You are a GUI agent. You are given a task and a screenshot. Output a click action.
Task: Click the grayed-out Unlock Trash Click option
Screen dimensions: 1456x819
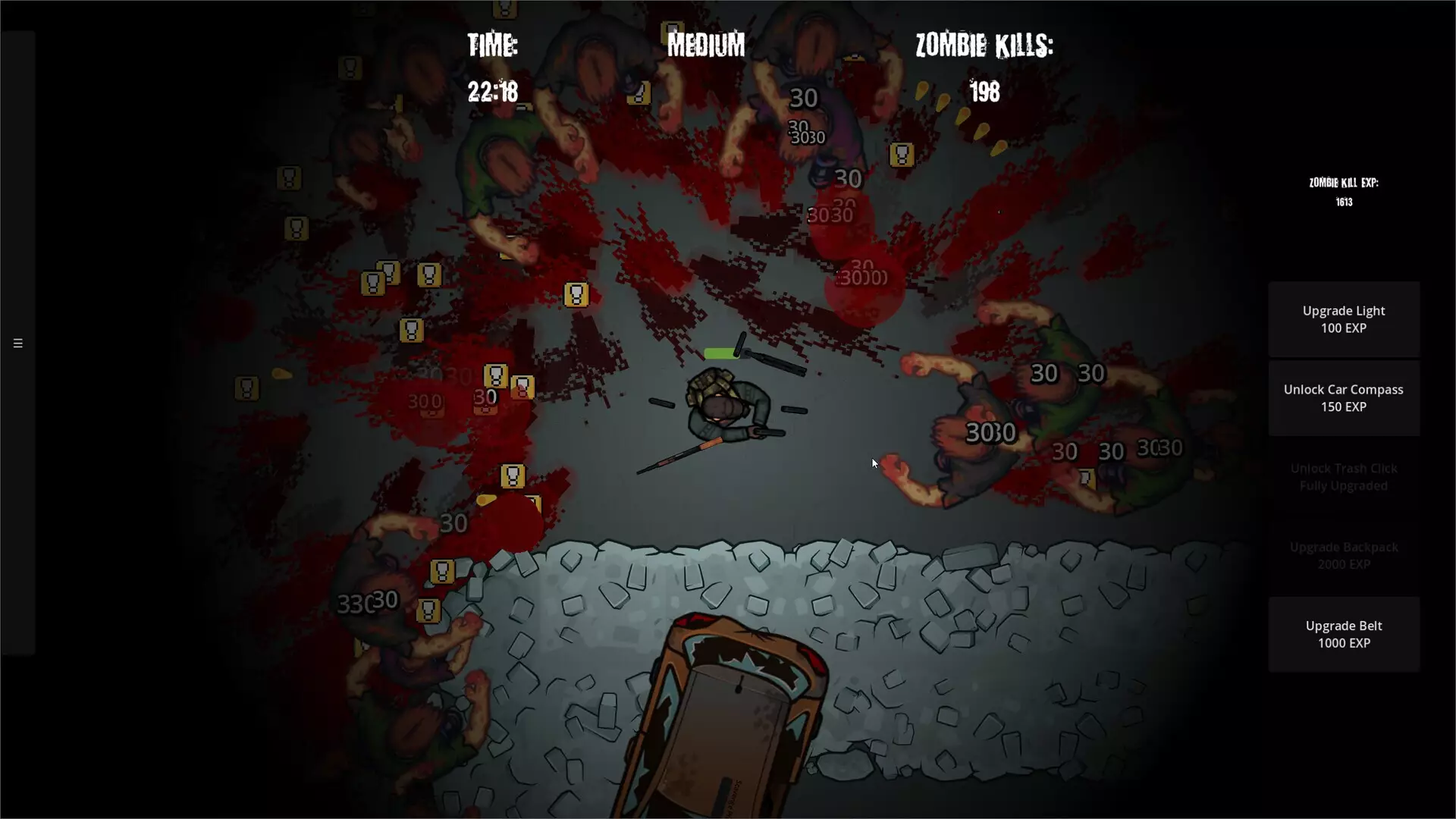(1343, 477)
